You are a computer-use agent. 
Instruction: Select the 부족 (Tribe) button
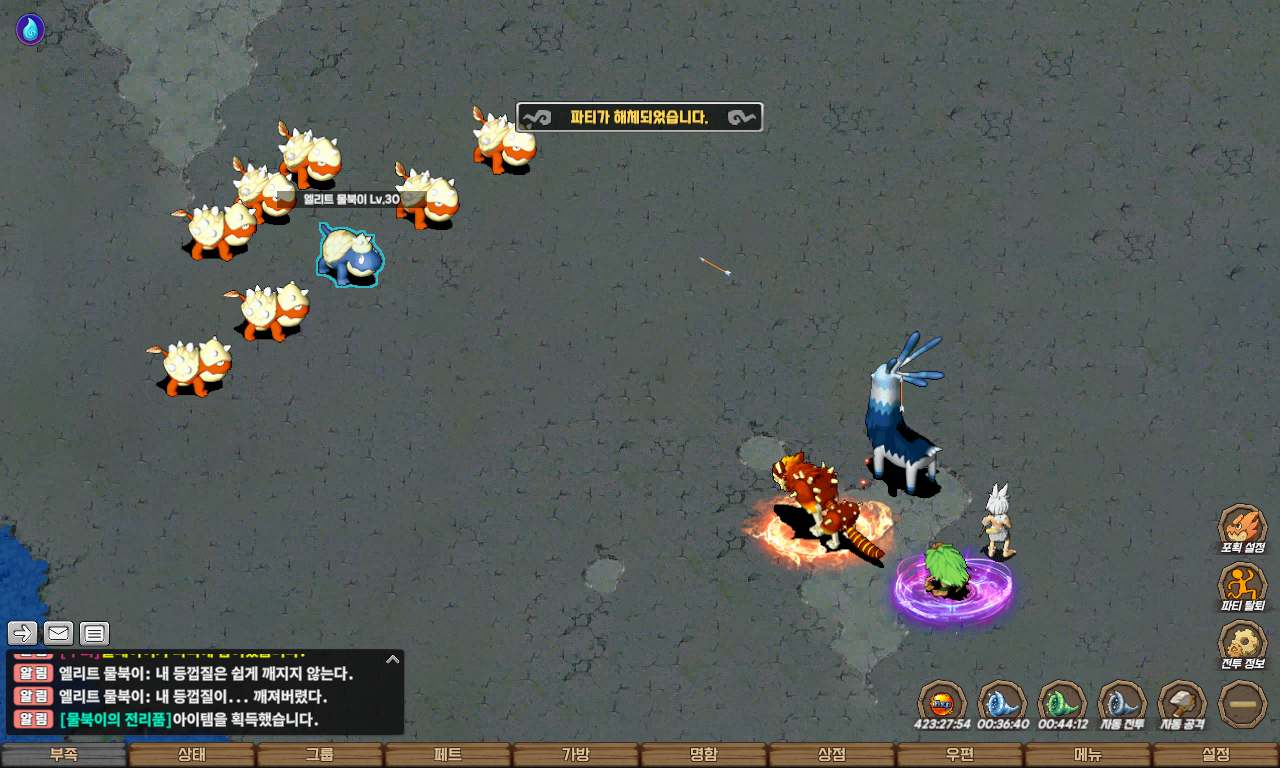pyautogui.click(x=64, y=755)
